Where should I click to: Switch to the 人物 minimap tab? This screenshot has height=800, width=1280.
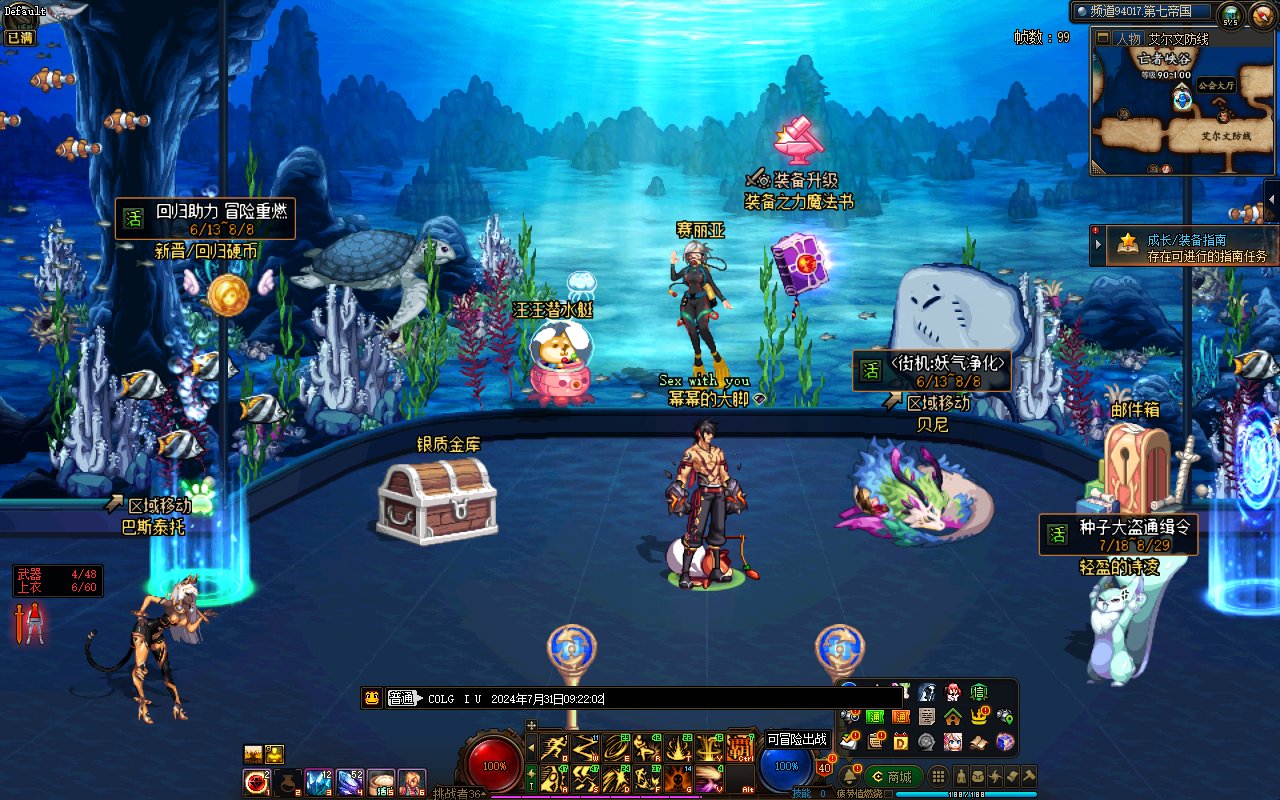(1128, 39)
